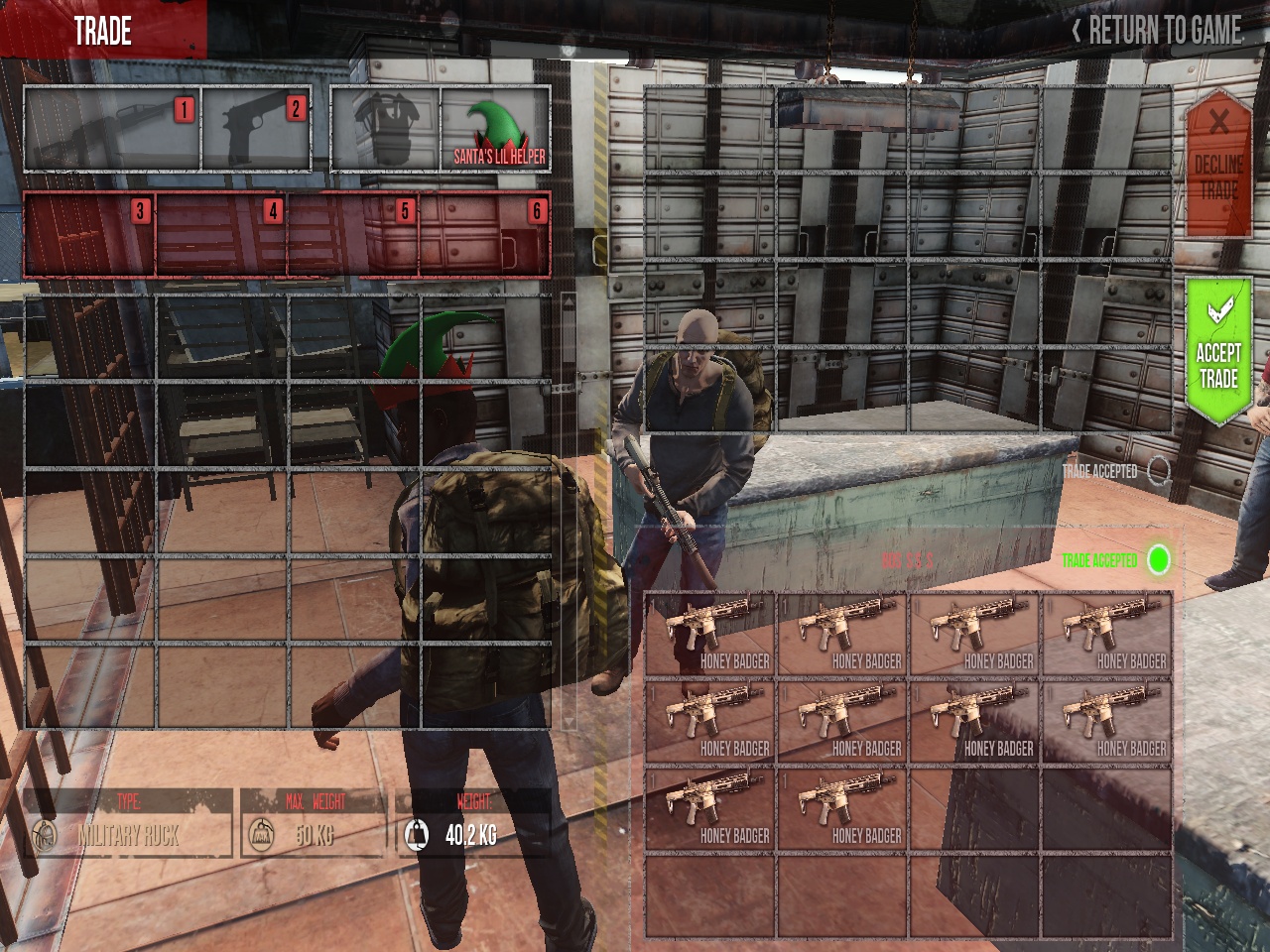Choose quick slot number 4
This screenshot has width=1270, height=952.
coord(221,235)
